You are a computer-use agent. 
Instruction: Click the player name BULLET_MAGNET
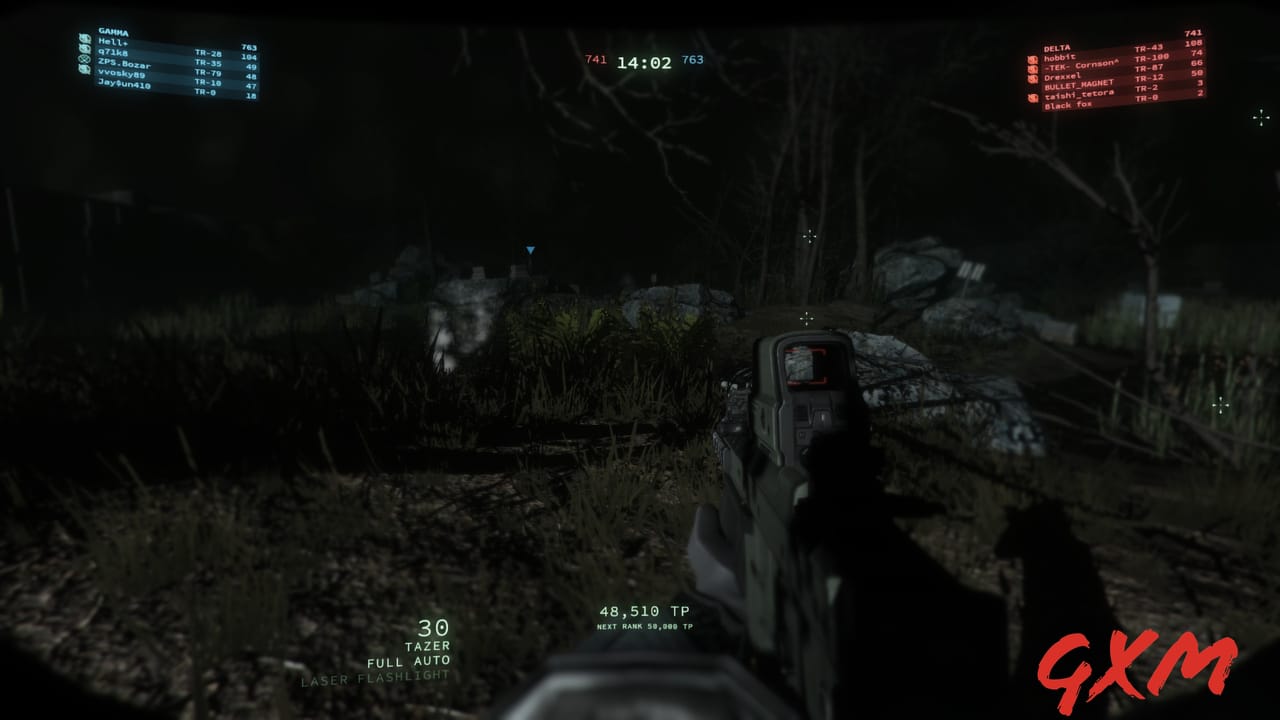[x=1079, y=85]
